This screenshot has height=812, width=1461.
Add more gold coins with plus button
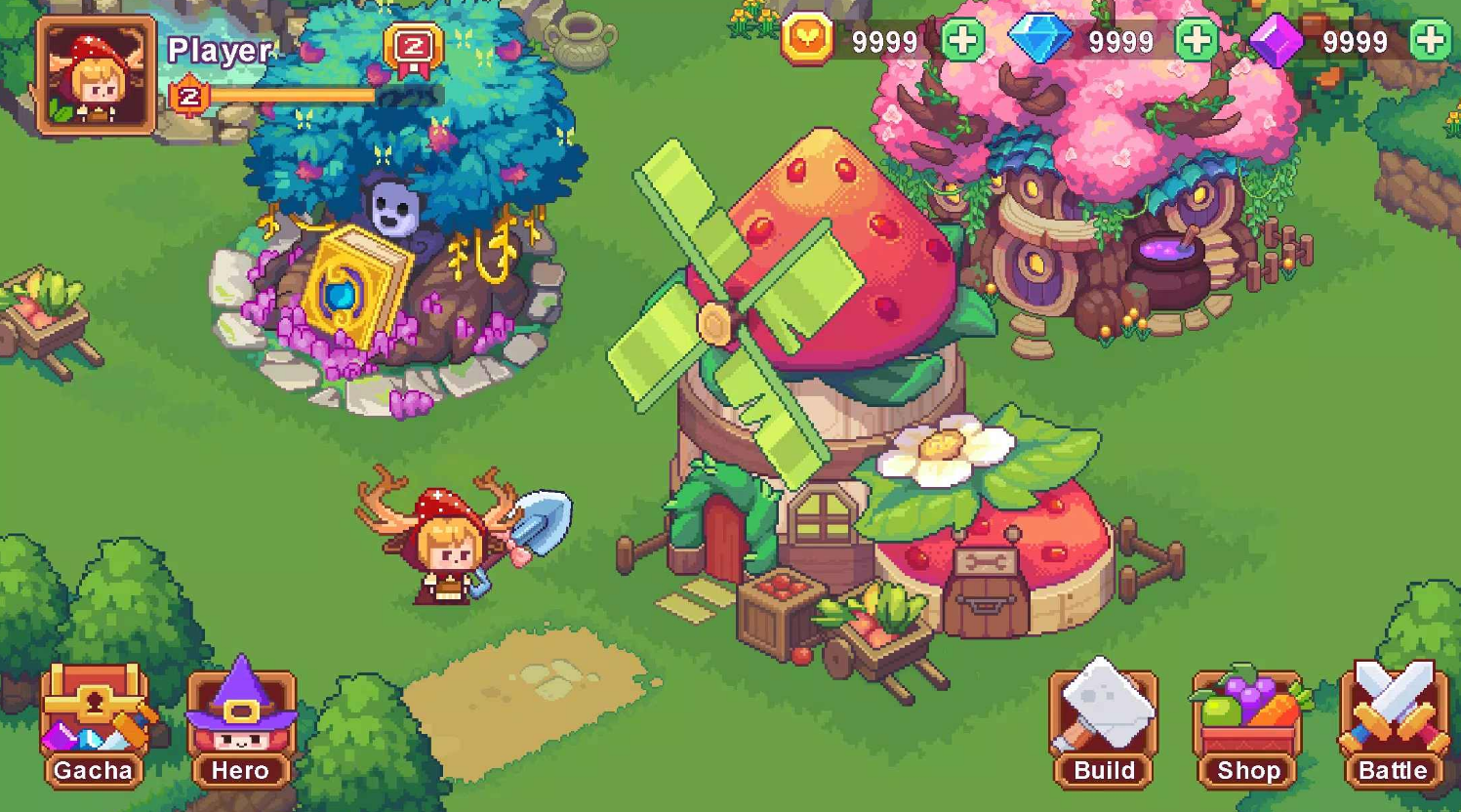tap(962, 41)
